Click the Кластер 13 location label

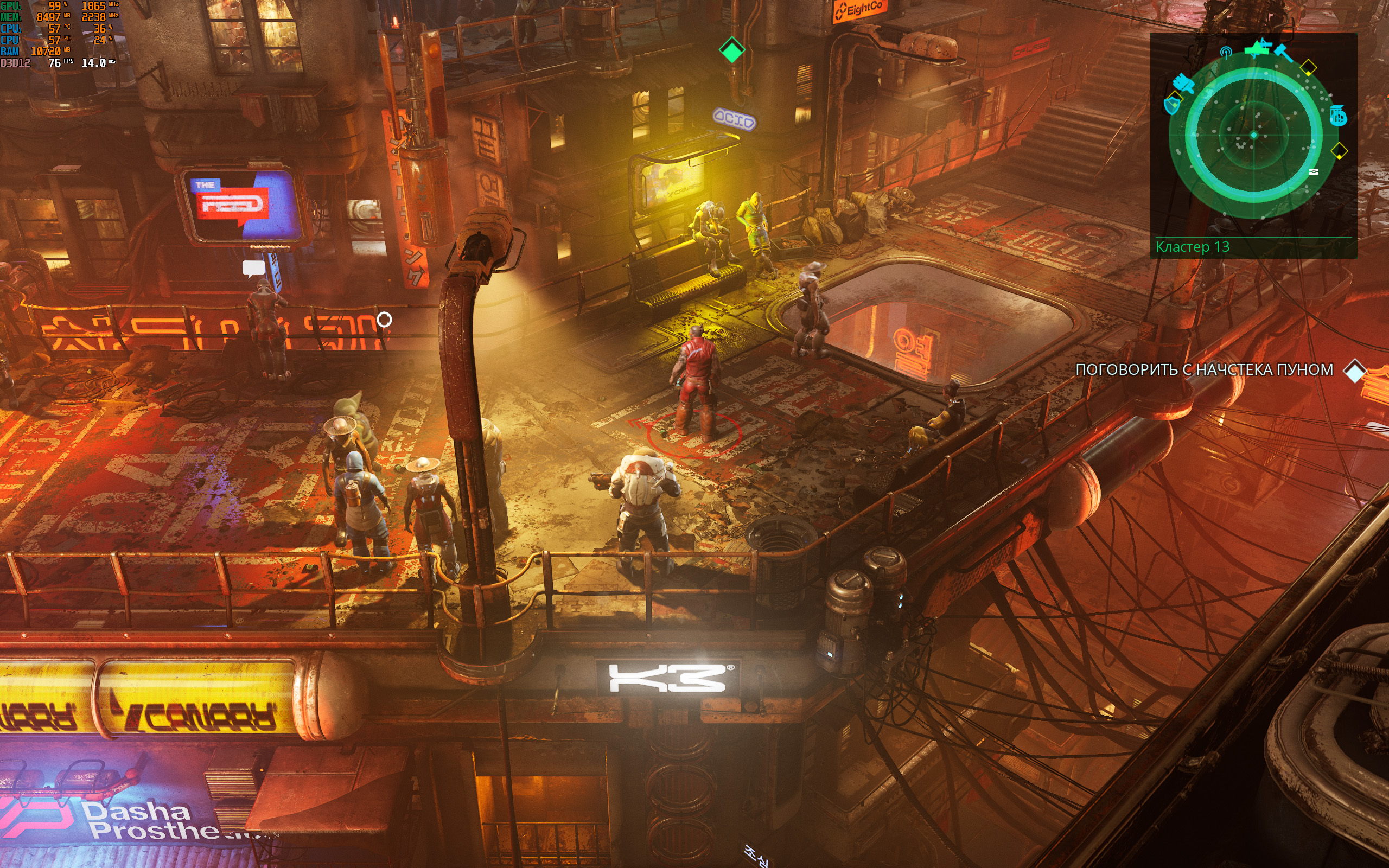[1192, 247]
